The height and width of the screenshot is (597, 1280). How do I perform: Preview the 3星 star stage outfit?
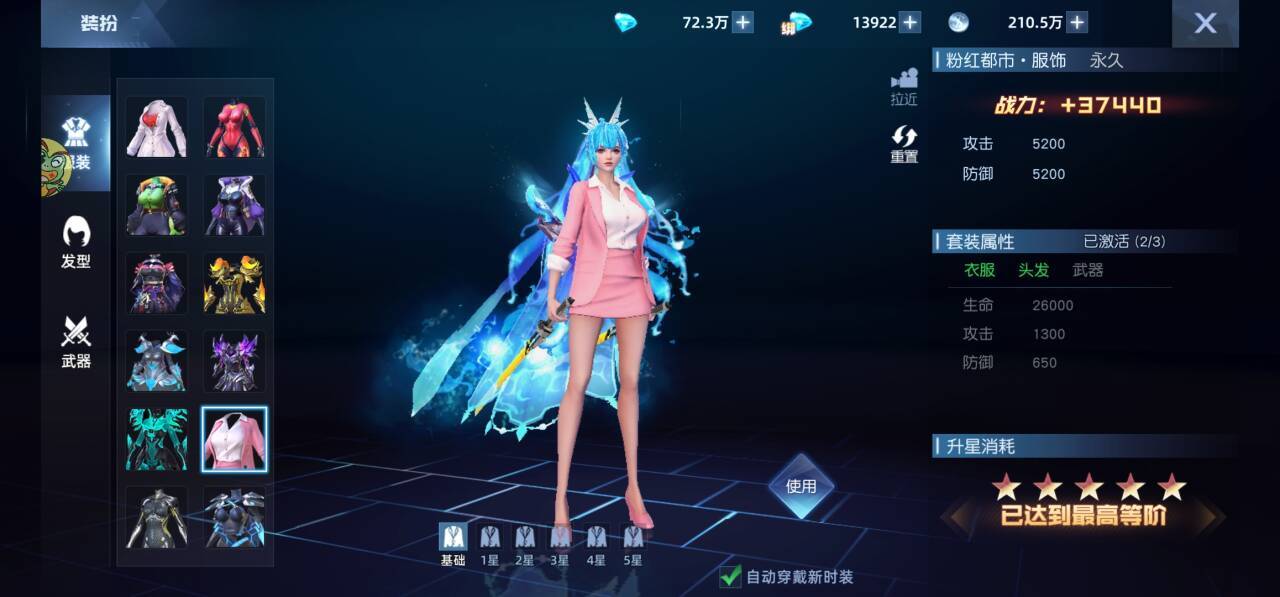[561, 544]
